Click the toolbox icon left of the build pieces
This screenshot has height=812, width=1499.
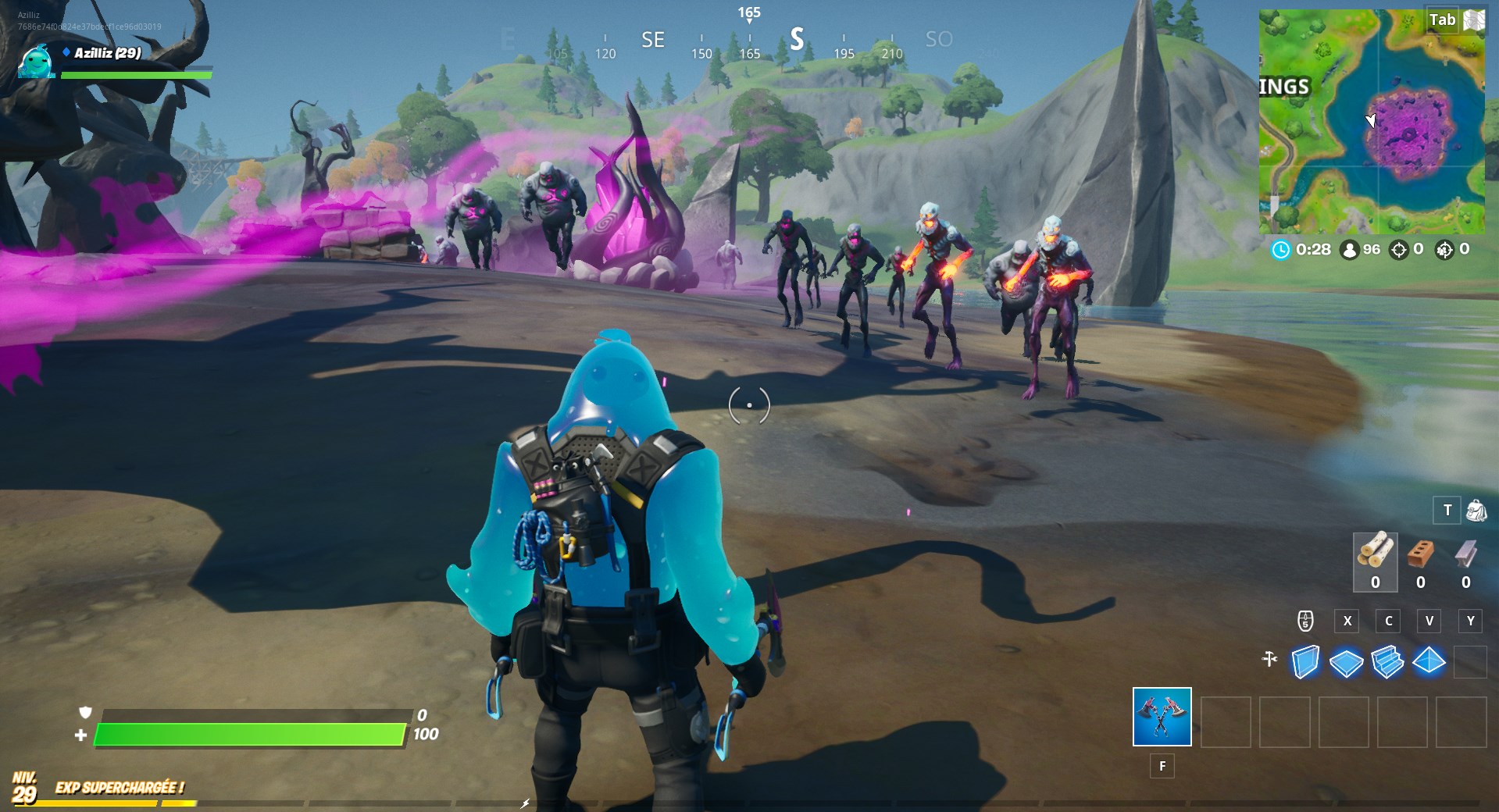click(x=1269, y=659)
